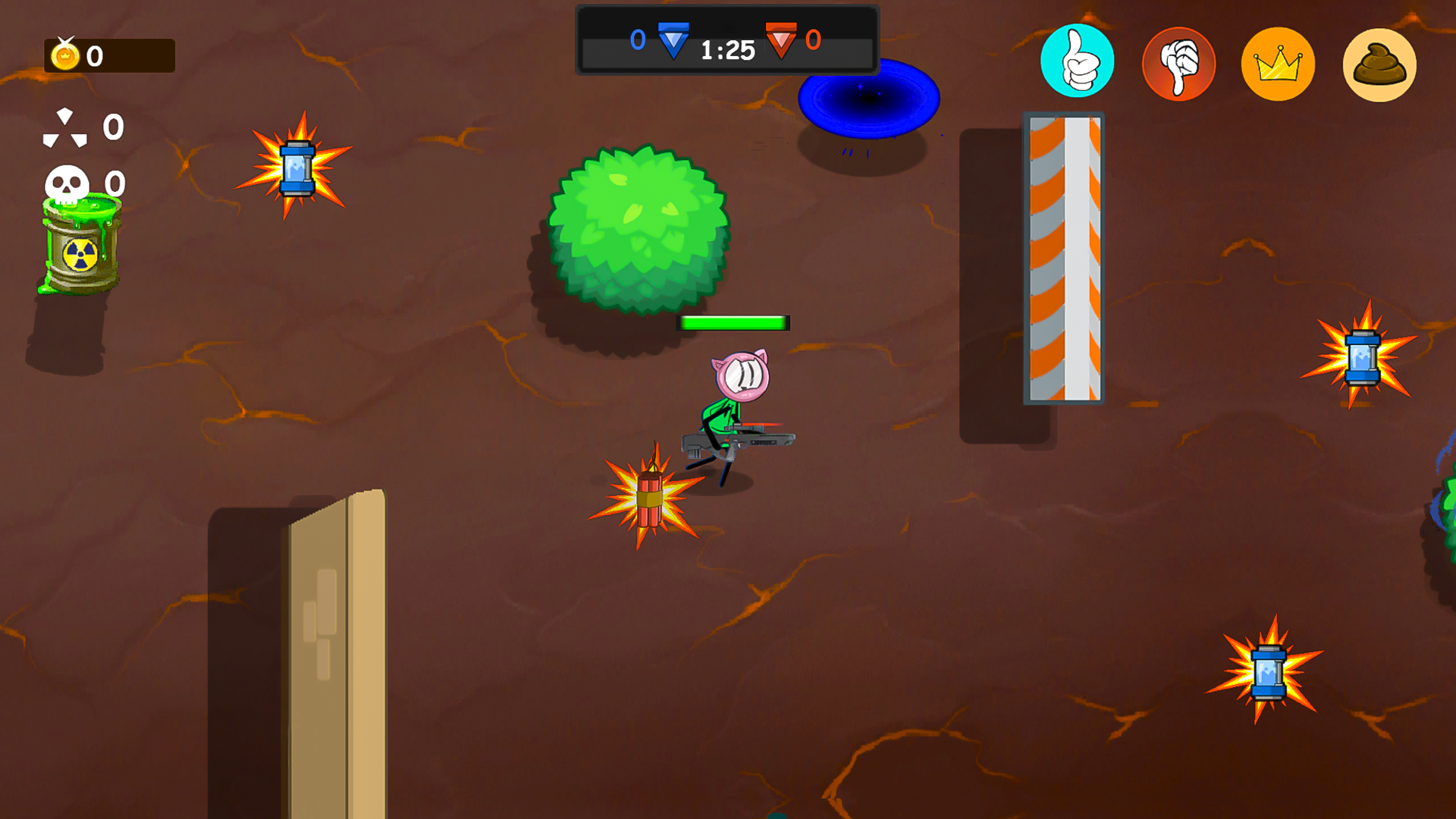
Task: Click the green health bar above player
Action: pos(733,322)
